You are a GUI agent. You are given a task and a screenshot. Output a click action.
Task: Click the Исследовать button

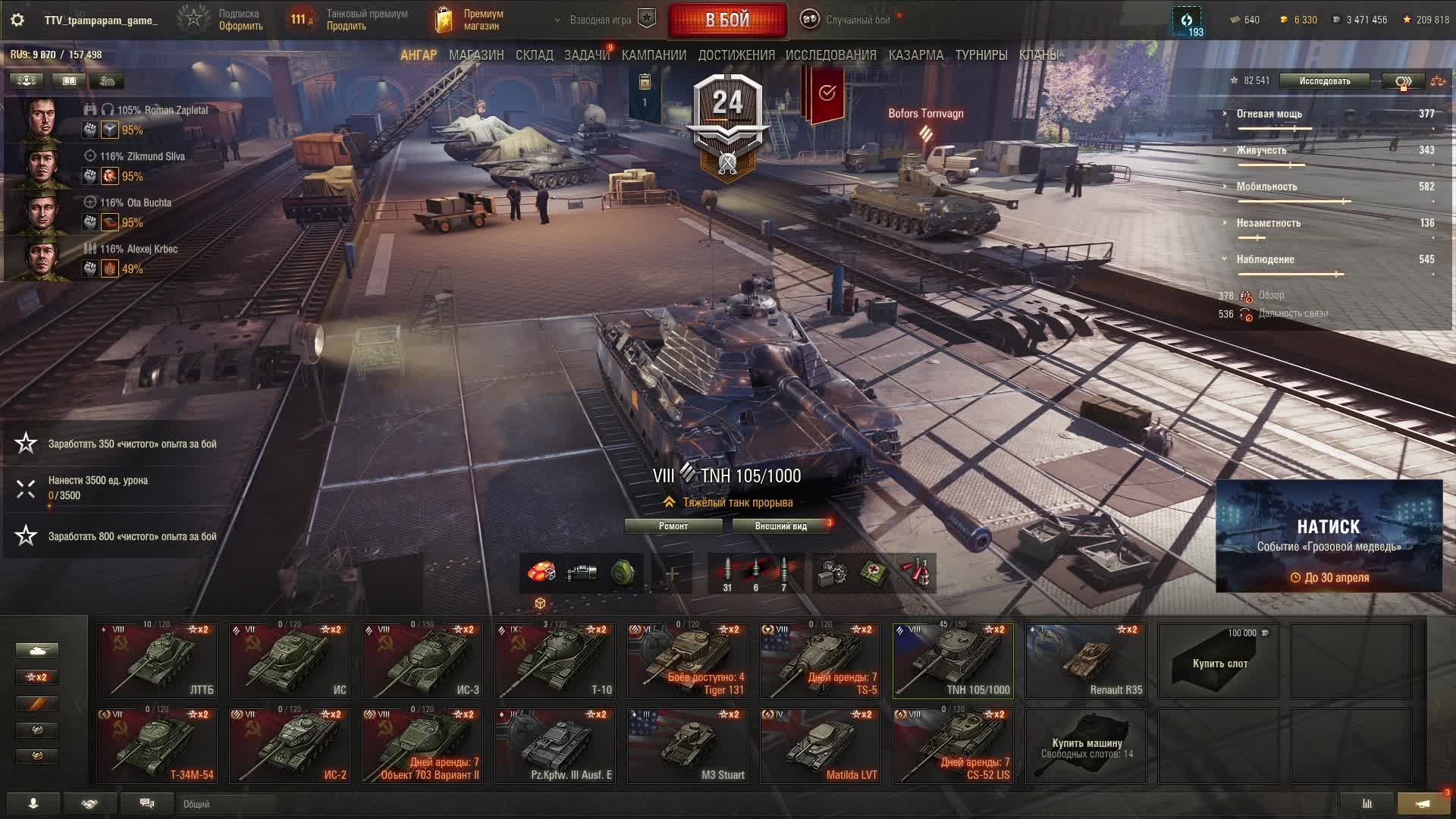click(x=1324, y=81)
